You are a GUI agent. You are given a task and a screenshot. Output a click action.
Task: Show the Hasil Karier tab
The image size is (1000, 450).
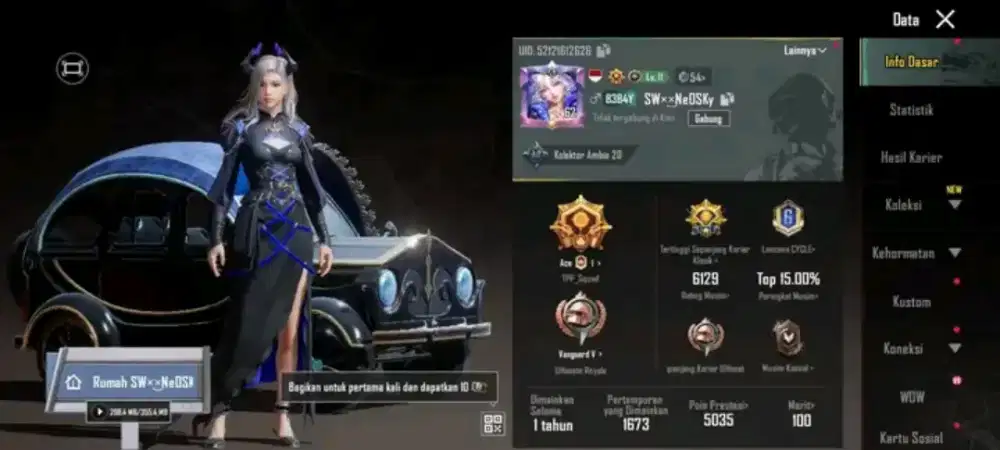point(911,158)
